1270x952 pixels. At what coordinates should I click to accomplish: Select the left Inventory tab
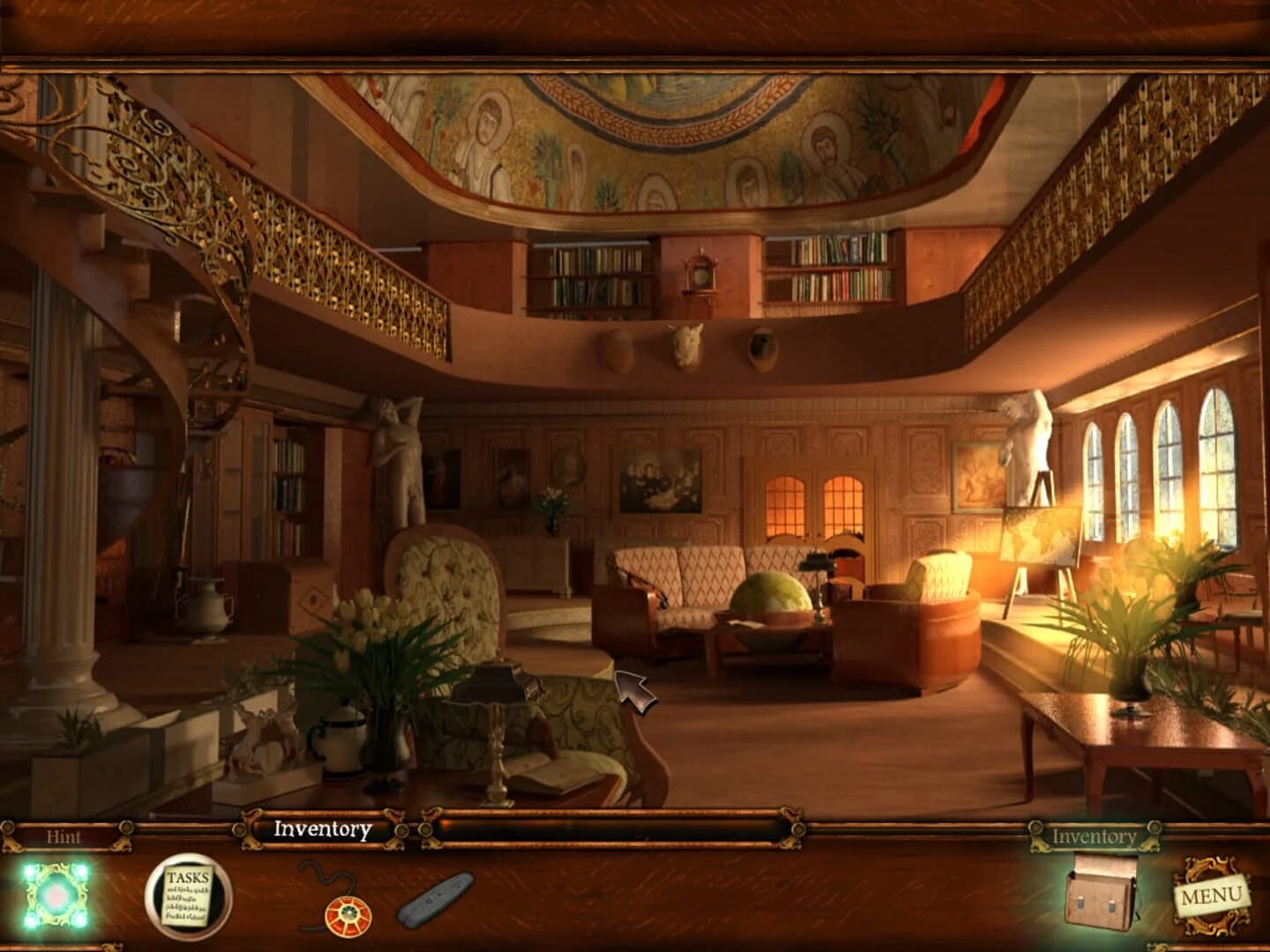[322, 829]
